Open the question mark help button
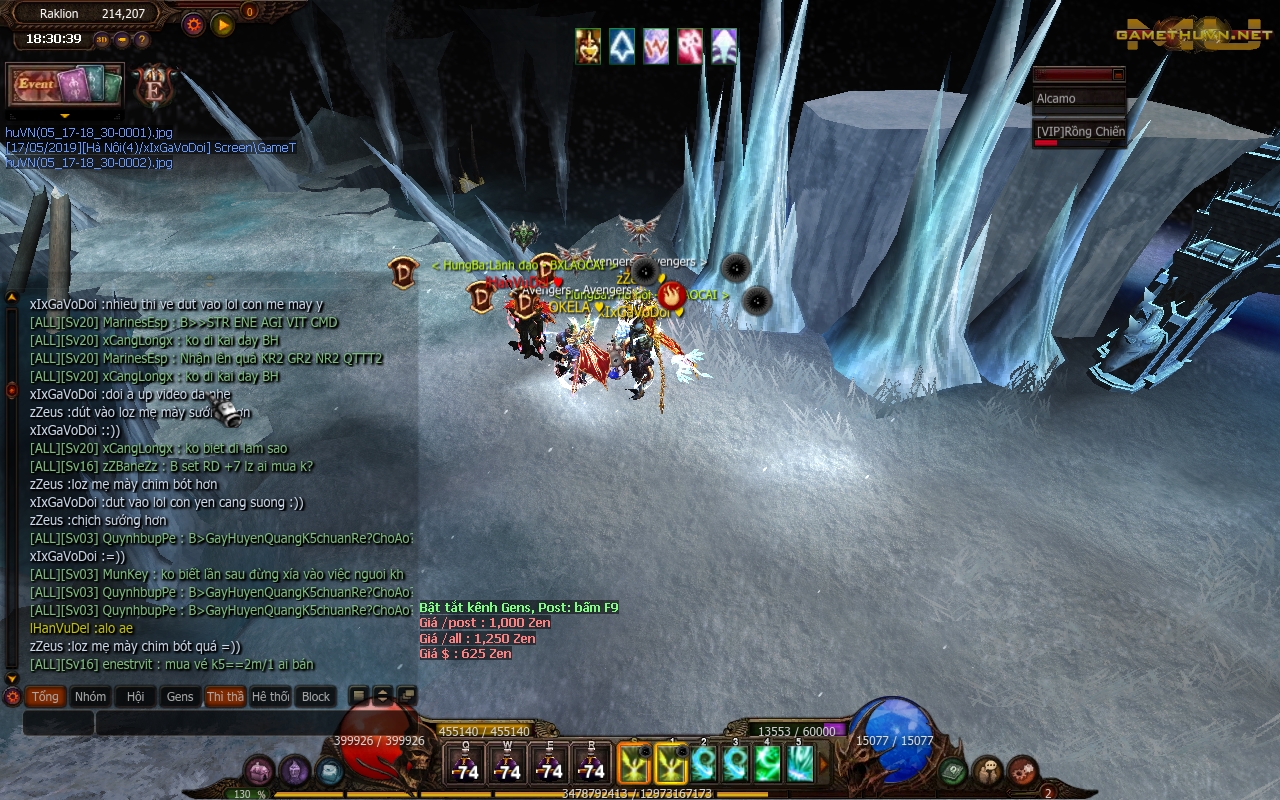 tap(141, 40)
